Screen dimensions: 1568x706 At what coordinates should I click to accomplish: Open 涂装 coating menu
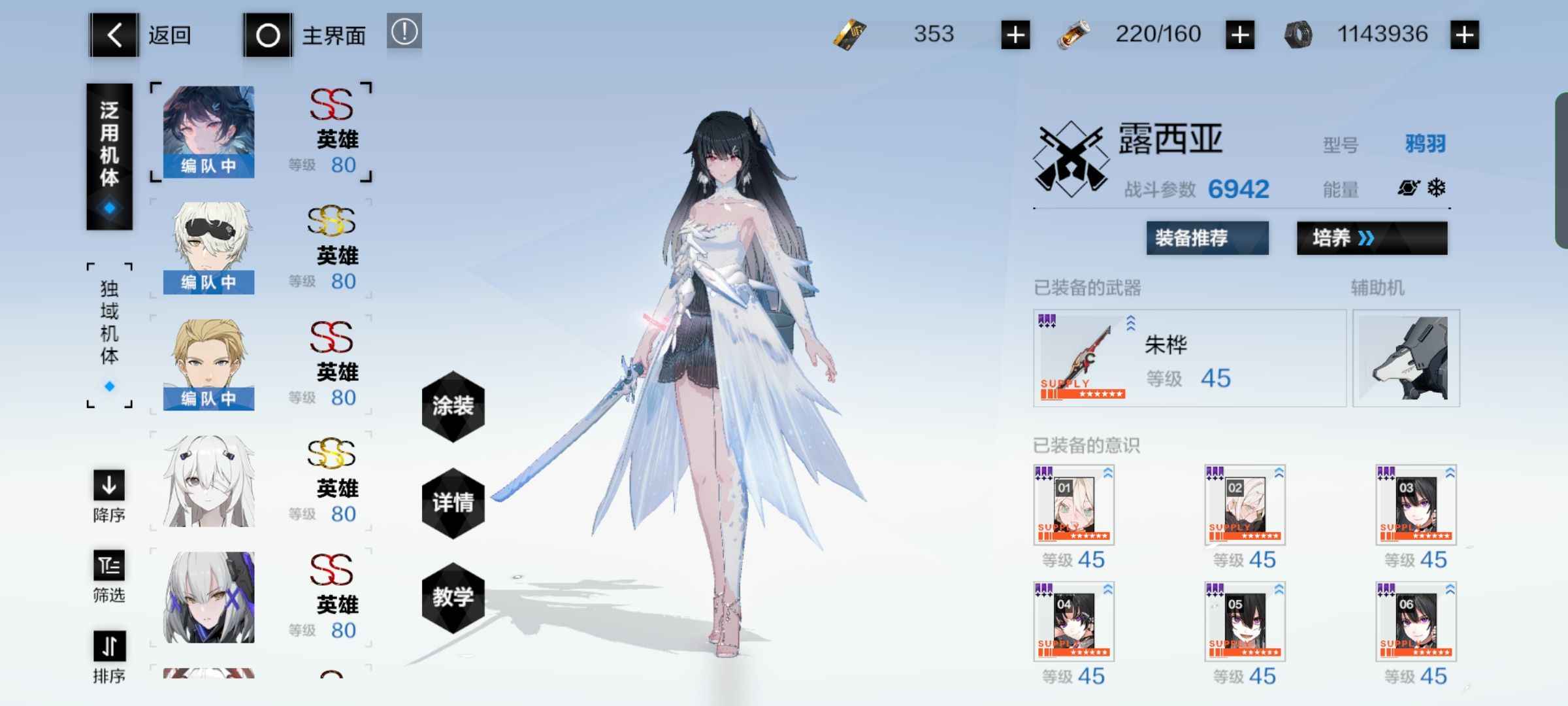(453, 406)
